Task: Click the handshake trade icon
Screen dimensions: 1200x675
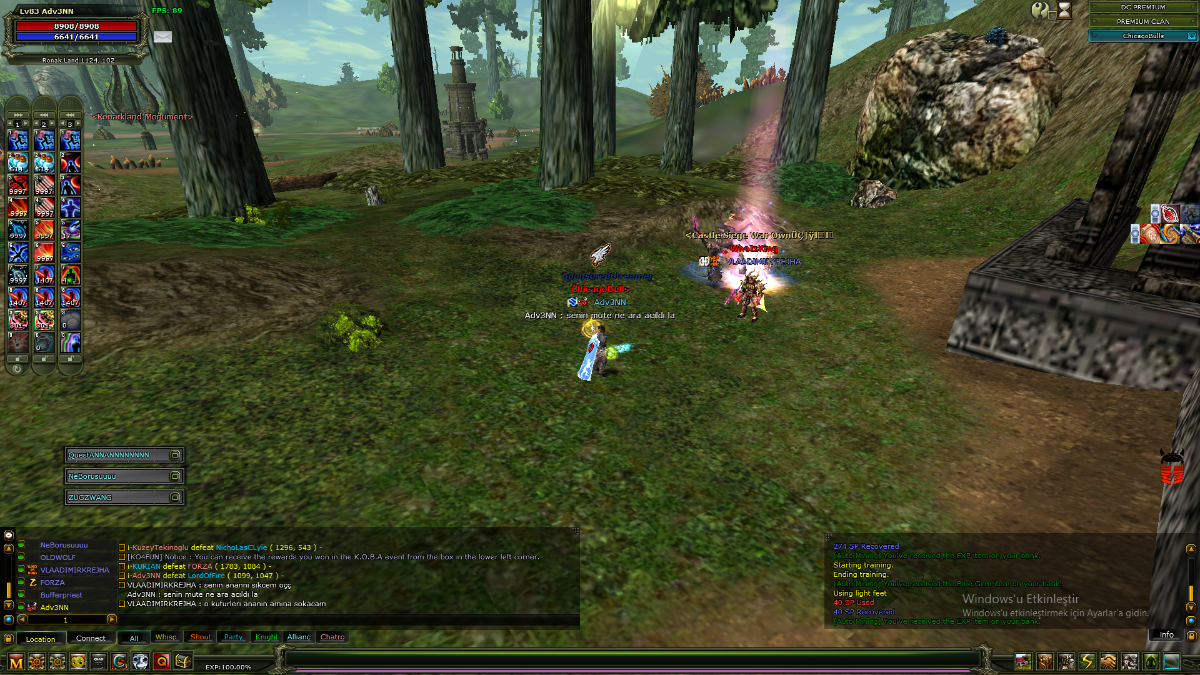Action: coord(1108,661)
